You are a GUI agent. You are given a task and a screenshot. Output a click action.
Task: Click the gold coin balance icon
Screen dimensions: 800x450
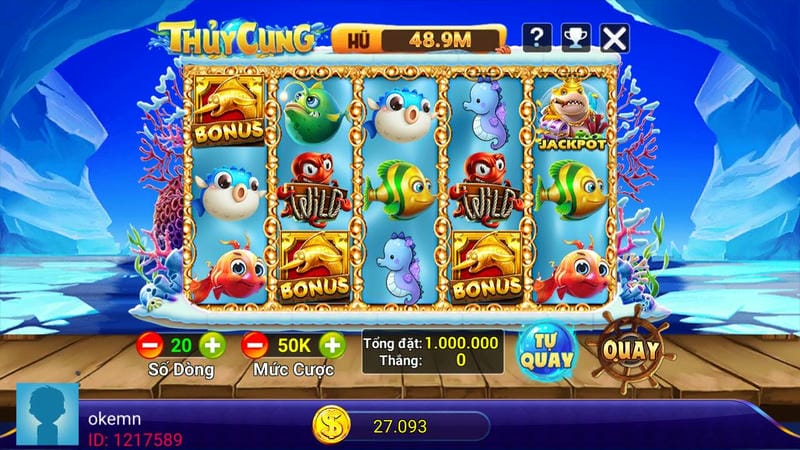329,426
